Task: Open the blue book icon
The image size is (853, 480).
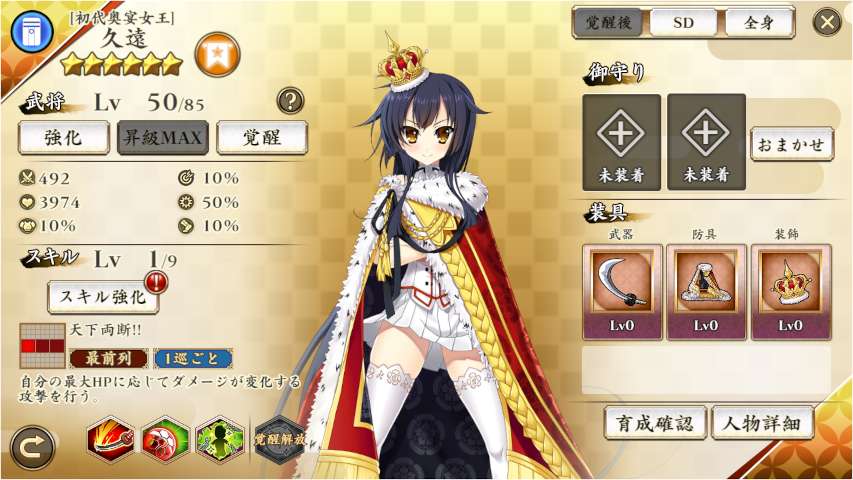Action: click(31, 31)
